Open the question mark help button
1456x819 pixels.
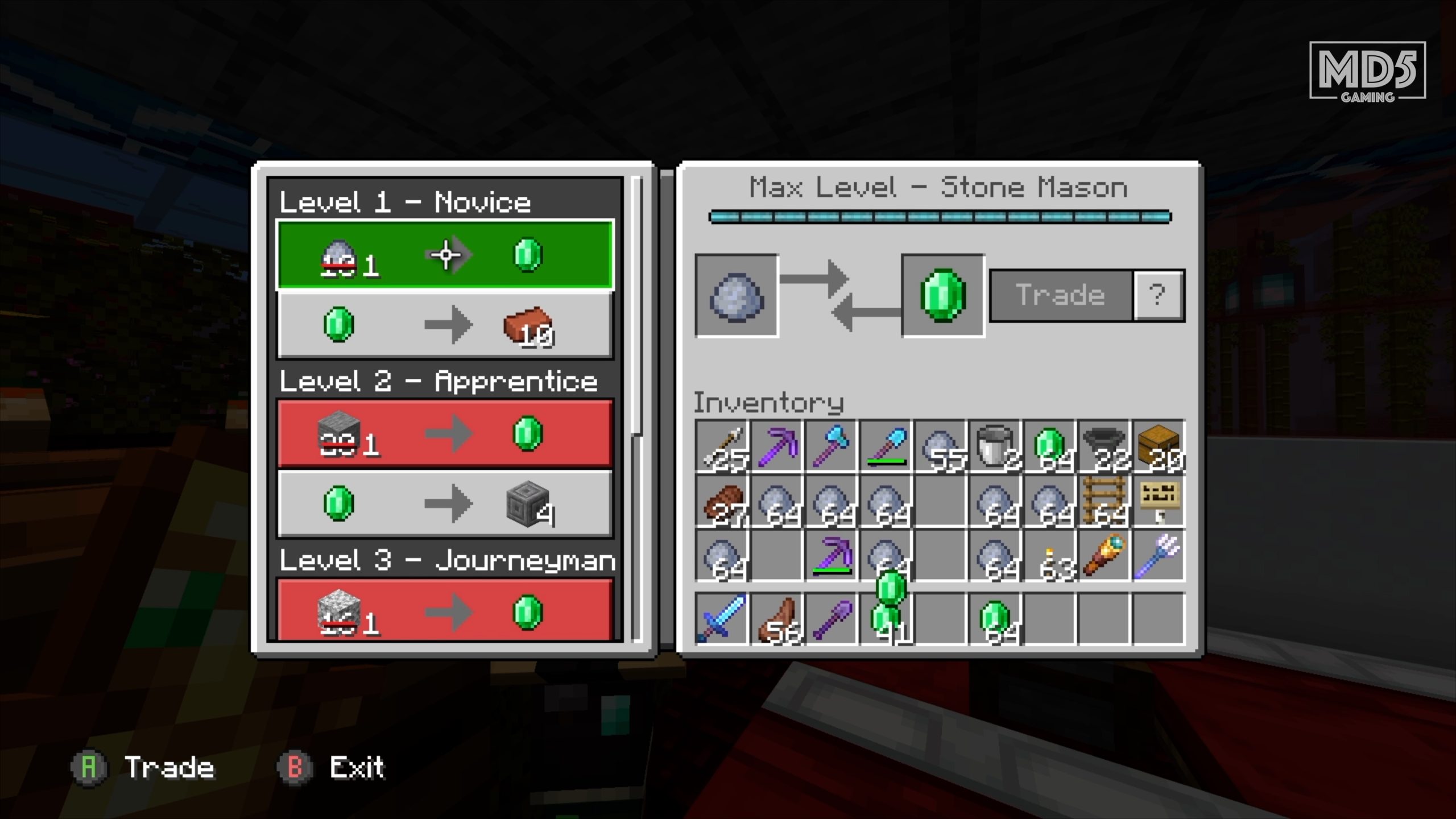point(1158,295)
